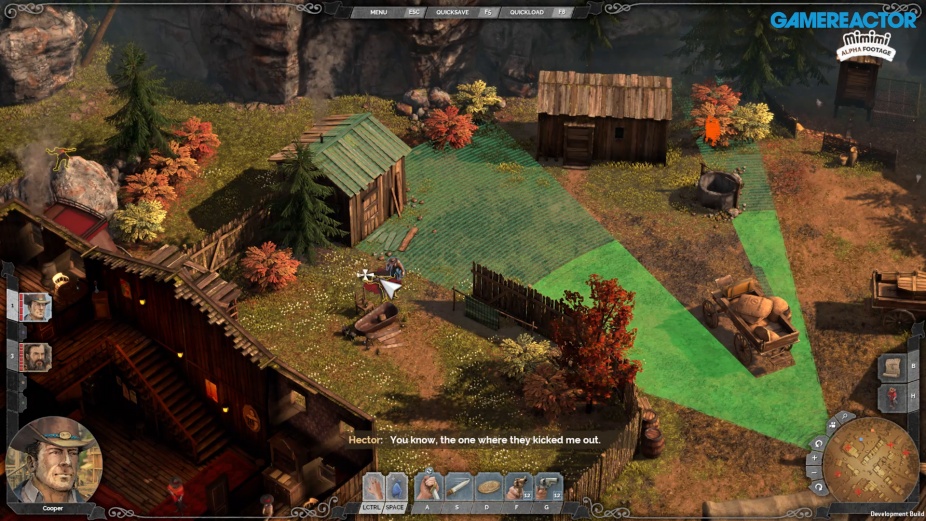Click the Quickload button
Screen dimensions: 926x521
tap(526, 12)
